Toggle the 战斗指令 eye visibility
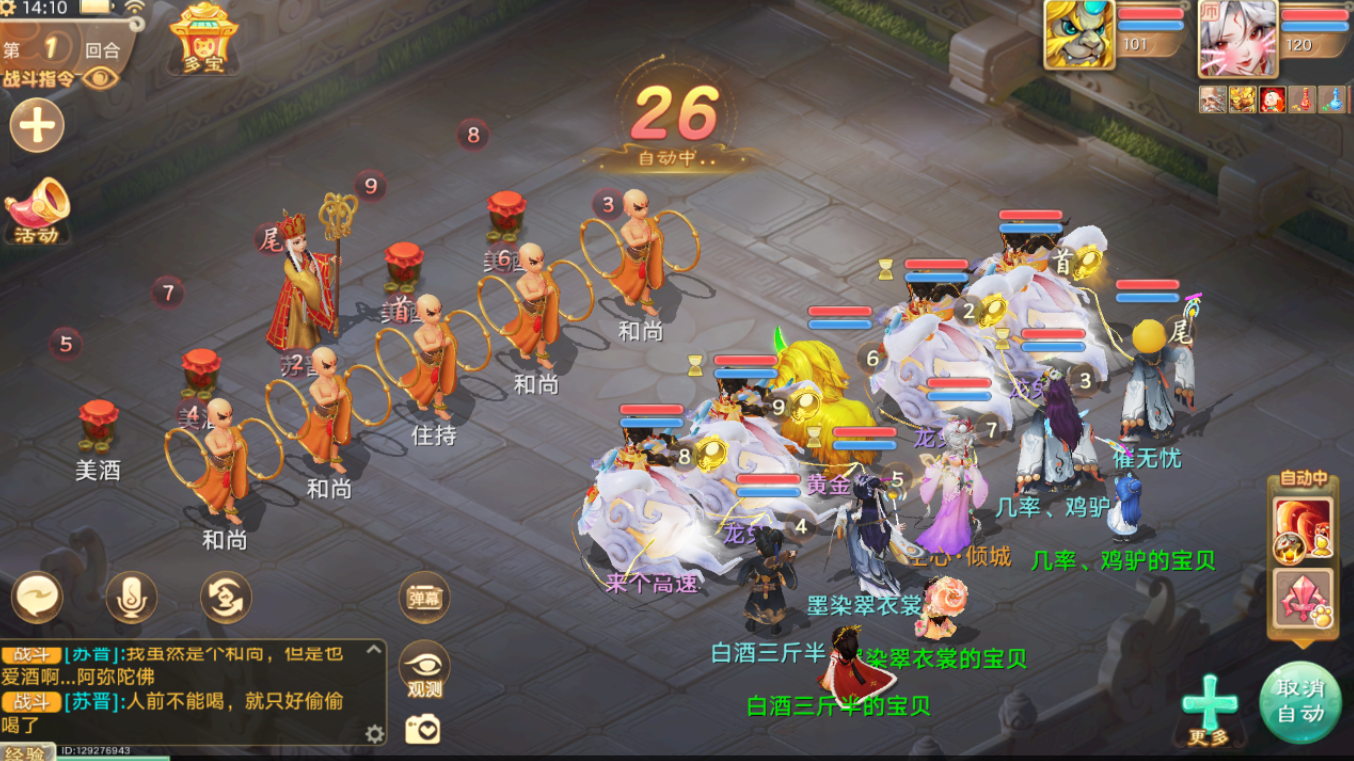This screenshot has height=761, width=1354. (100, 78)
